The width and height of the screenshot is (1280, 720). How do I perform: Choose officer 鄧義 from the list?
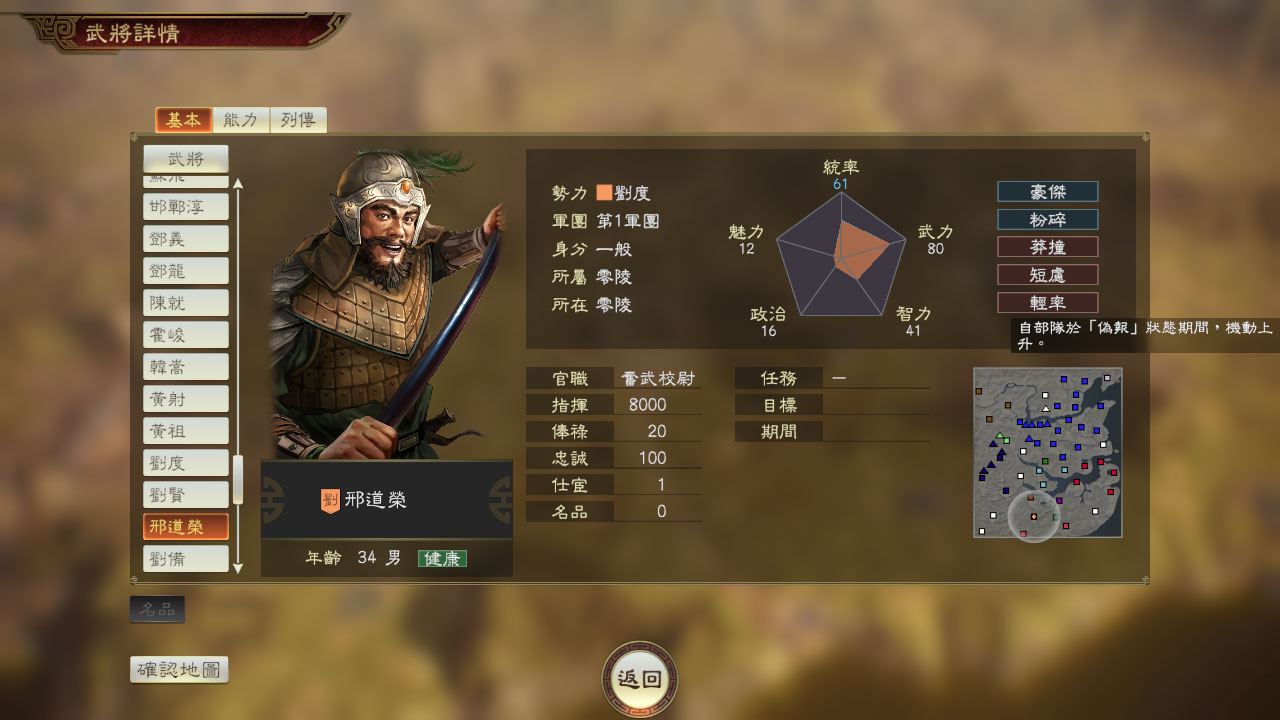[186, 239]
